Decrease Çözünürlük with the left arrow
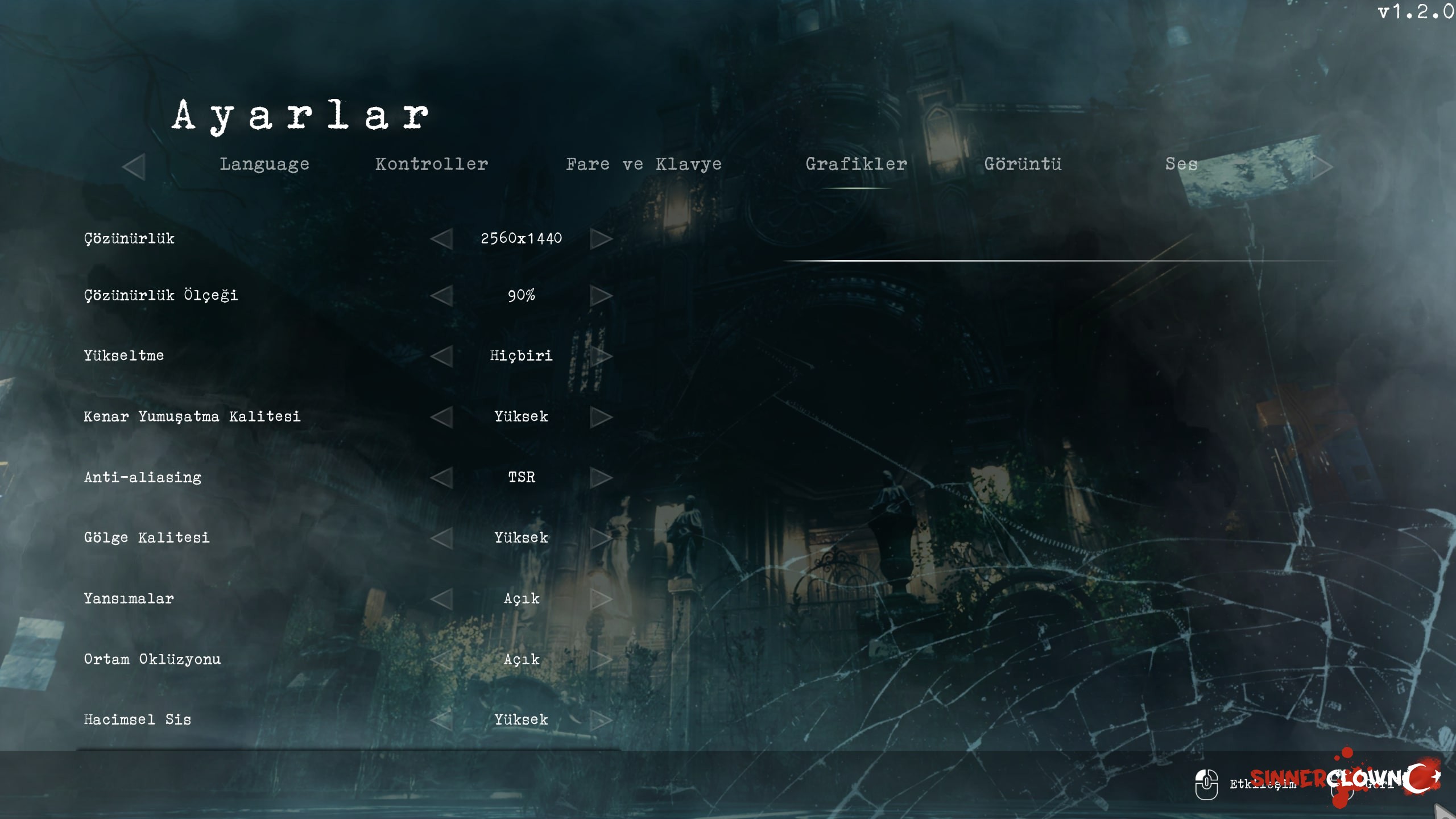Image resolution: width=1456 pixels, height=819 pixels. [x=442, y=239]
